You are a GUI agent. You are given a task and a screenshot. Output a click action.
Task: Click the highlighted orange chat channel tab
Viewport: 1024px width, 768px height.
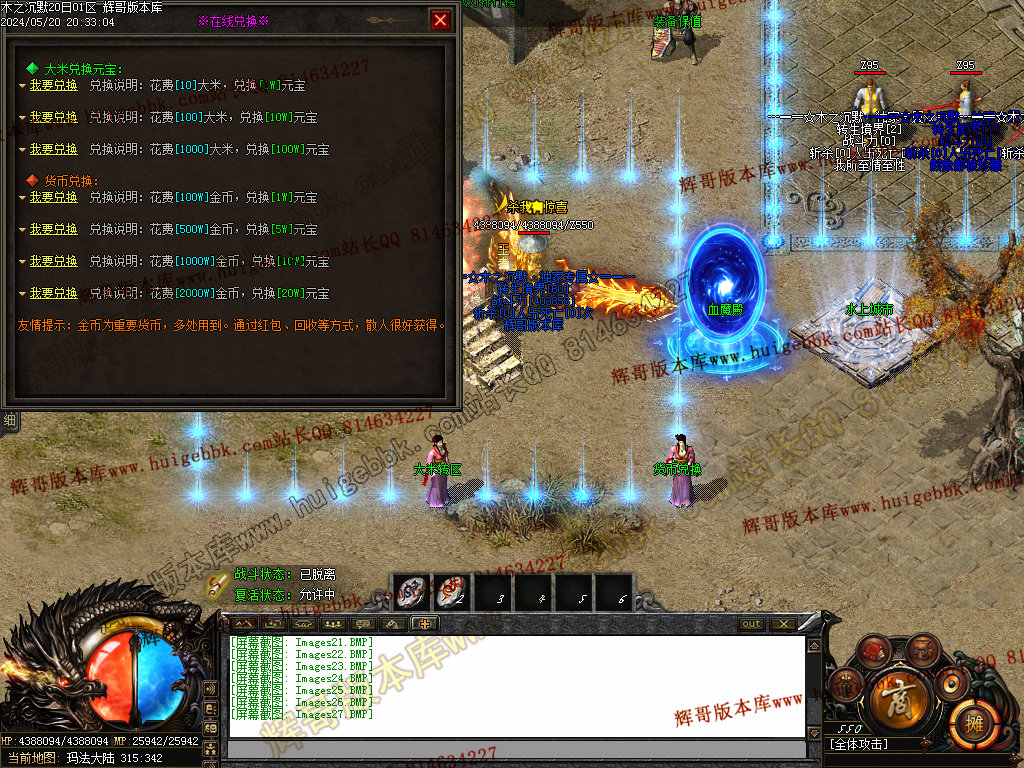tap(424, 624)
